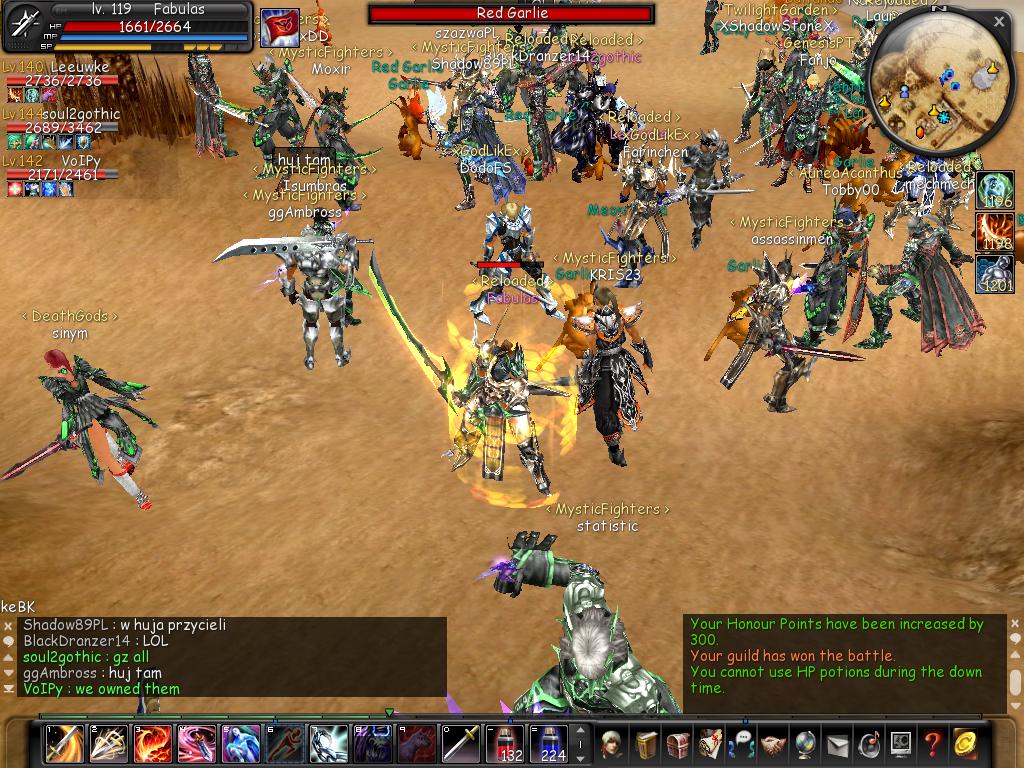This screenshot has width=1024, height=768.
Task: Select the red guild flag icon
Action: (279, 28)
